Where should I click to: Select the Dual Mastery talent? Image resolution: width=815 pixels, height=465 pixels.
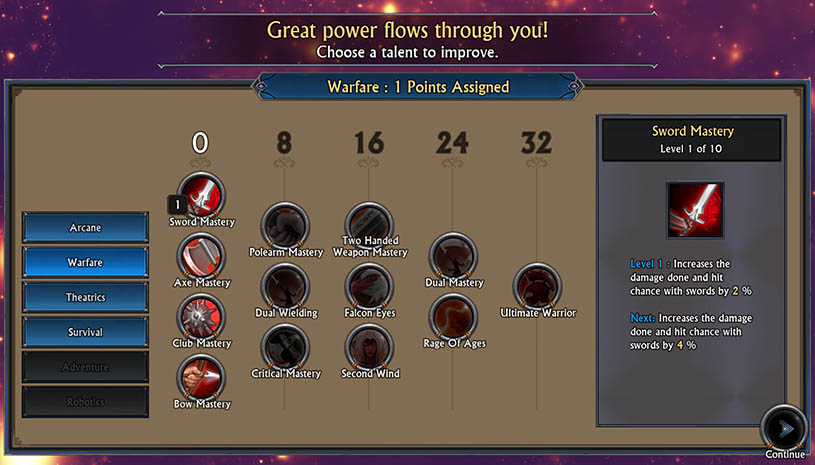click(x=453, y=256)
